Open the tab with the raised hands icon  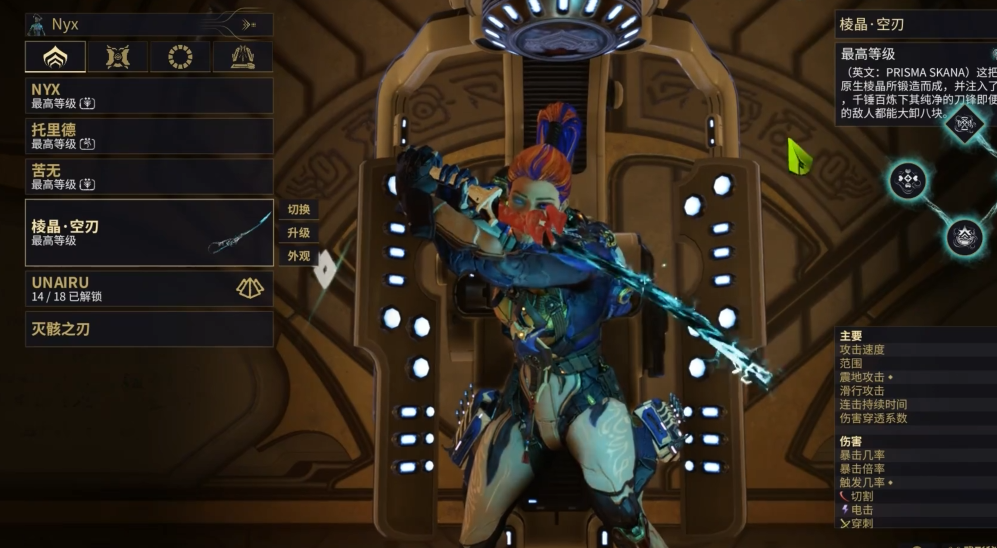click(242, 57)
